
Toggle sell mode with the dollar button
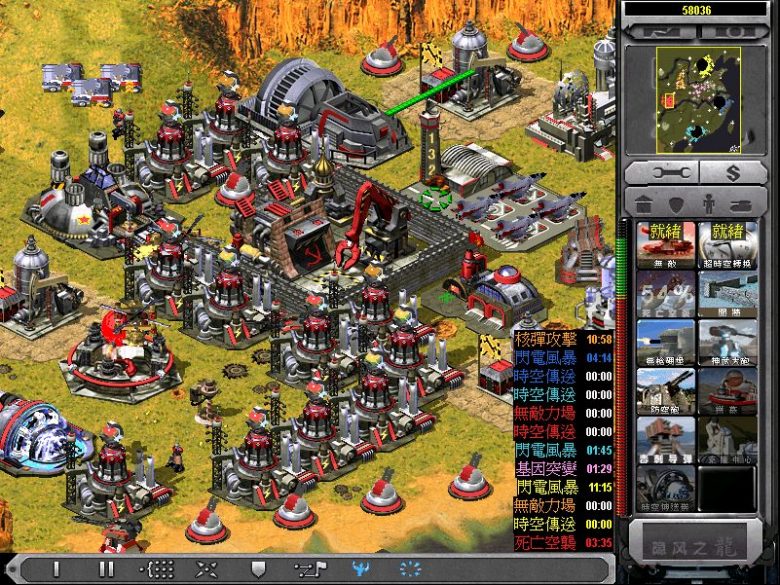click(x=732, y=172)
